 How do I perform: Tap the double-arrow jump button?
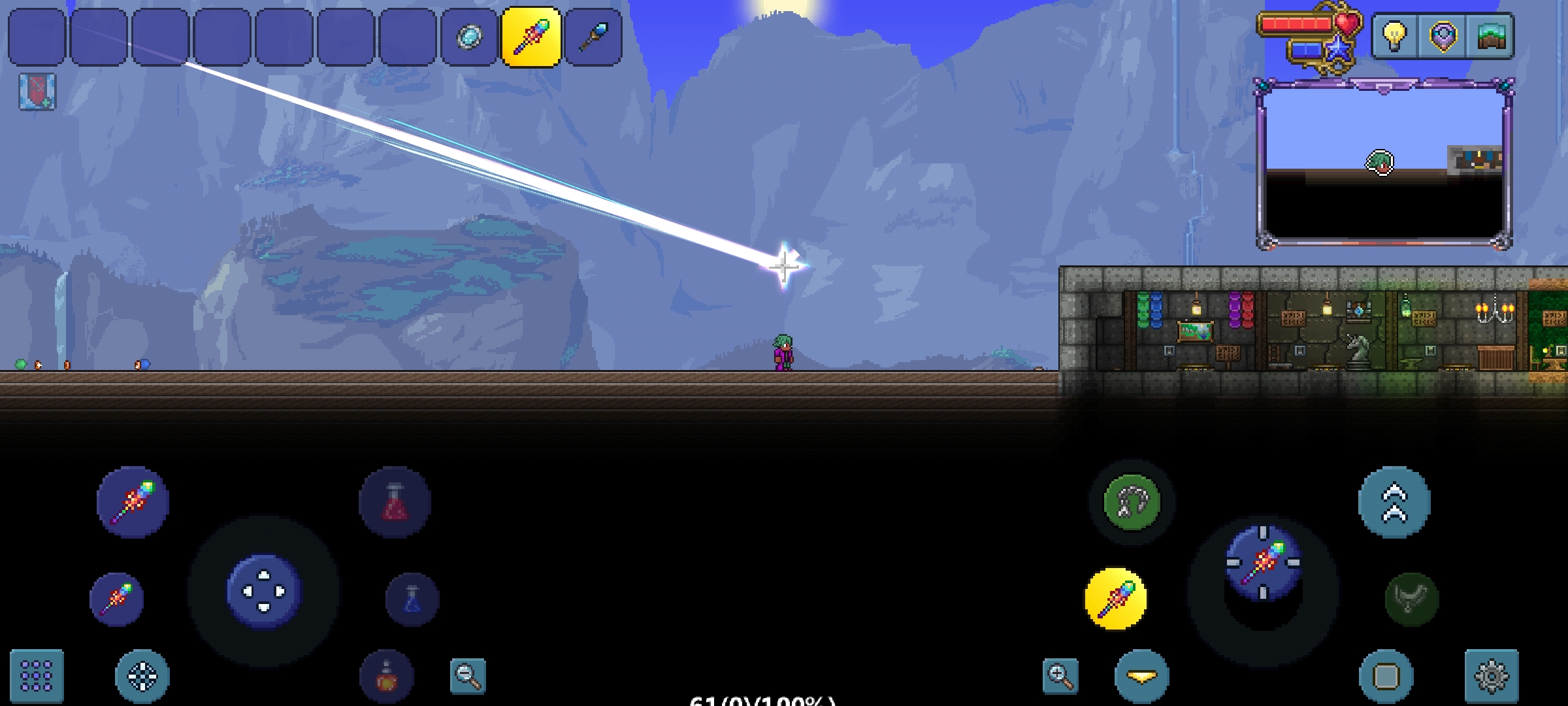coord(1394,502)
